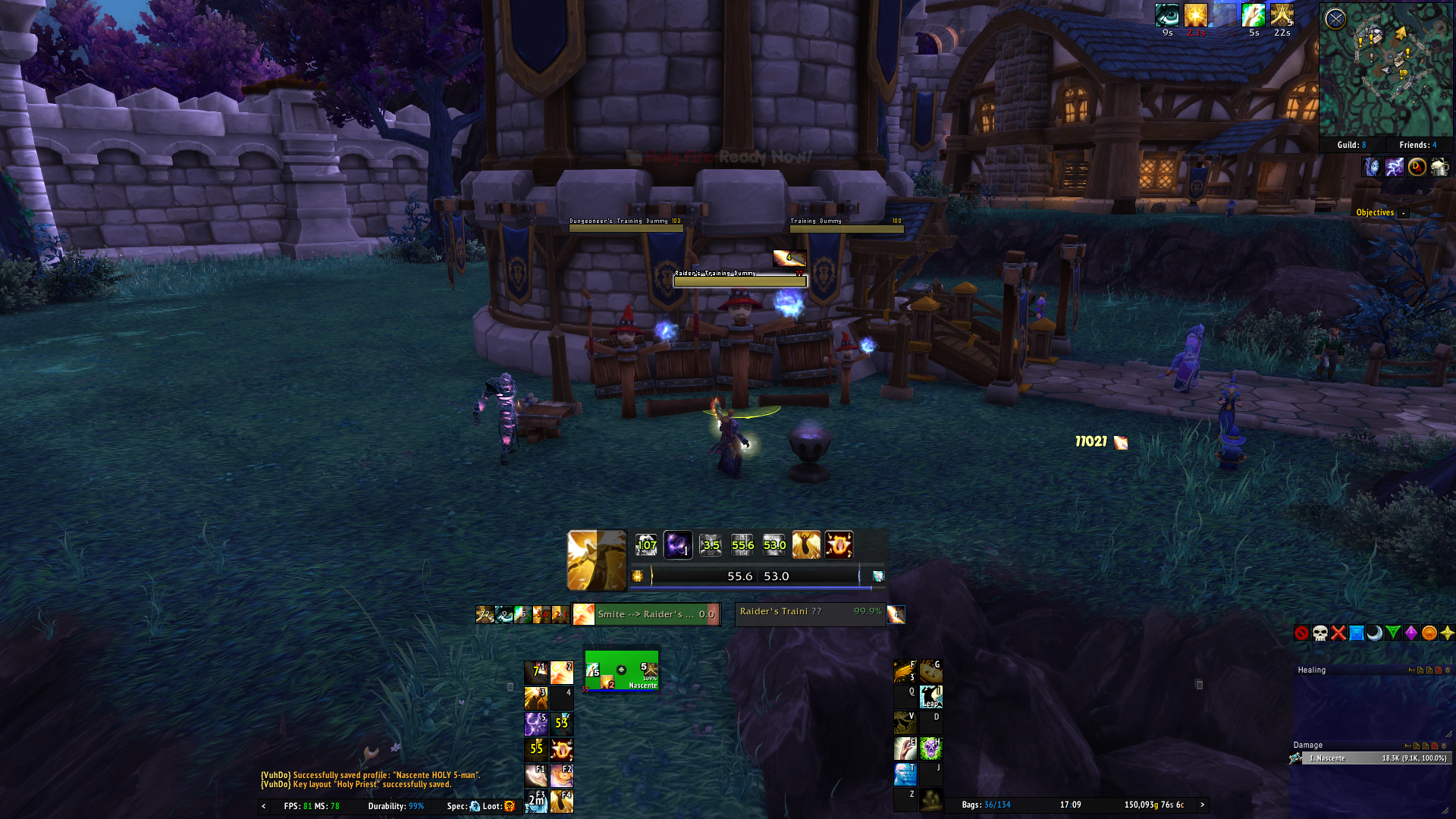Screen dimensions: 1456x819
Task: Cast Smite from action slot 2
Action: click(x=562, y=673)
